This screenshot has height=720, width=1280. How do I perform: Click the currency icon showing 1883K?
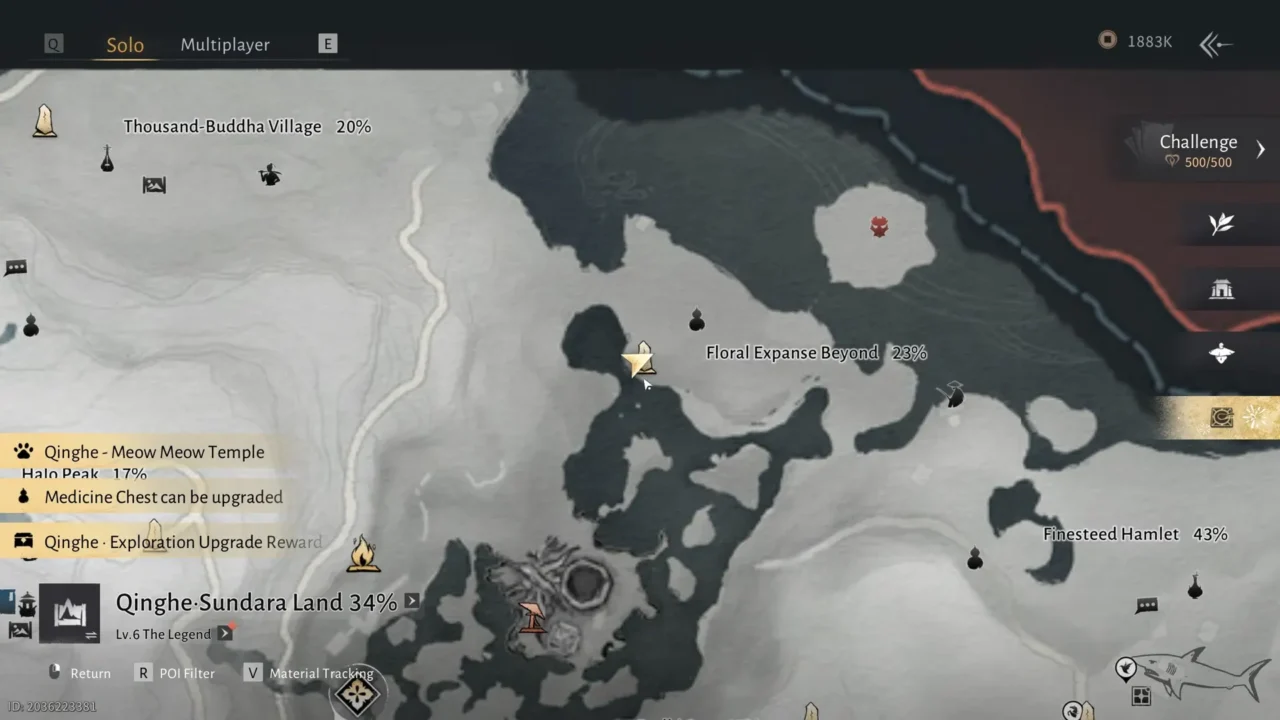point(1107,41)
